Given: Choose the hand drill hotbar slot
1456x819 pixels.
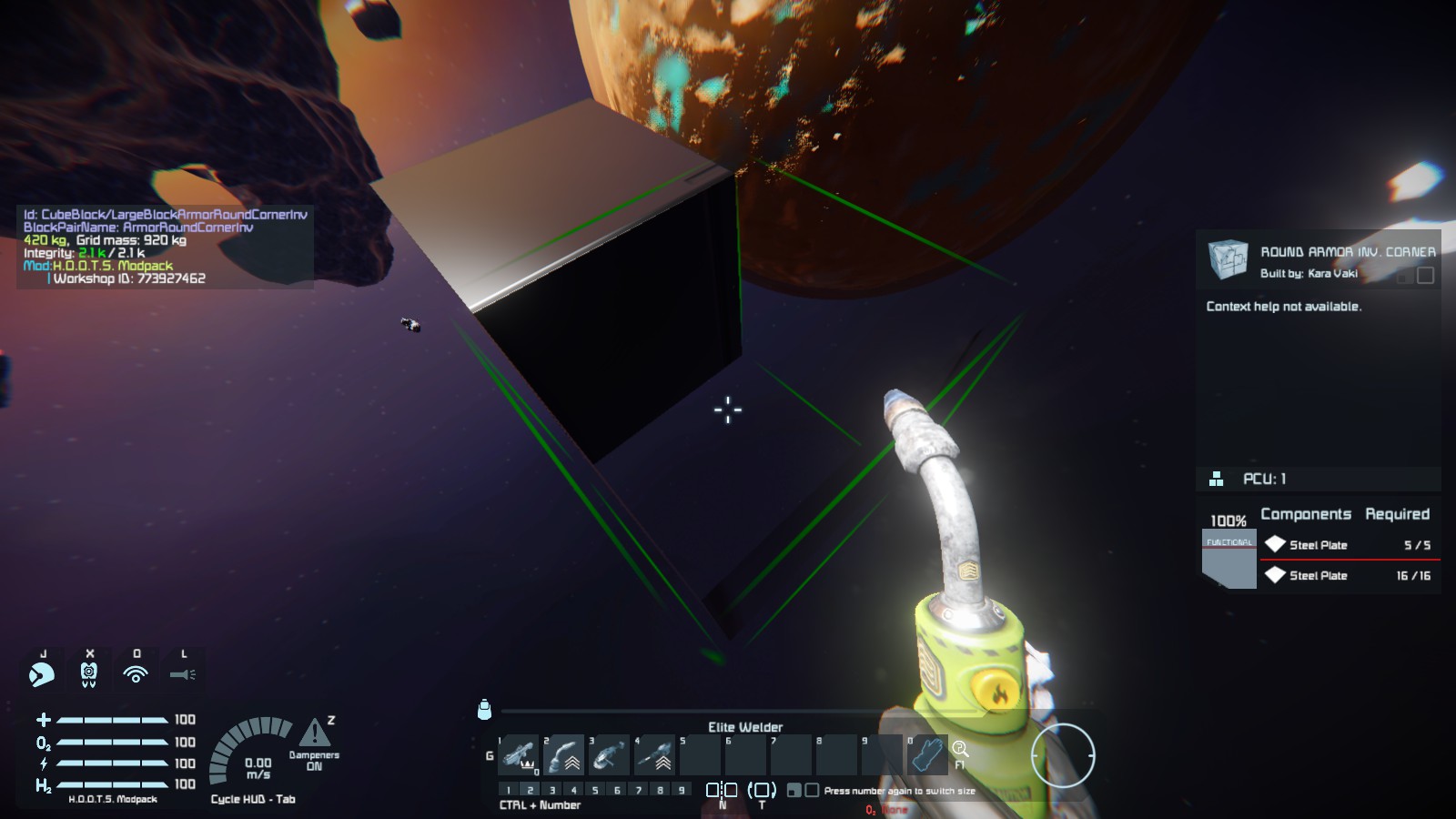Looking at the screenshot, I should (x=655, y=755).
